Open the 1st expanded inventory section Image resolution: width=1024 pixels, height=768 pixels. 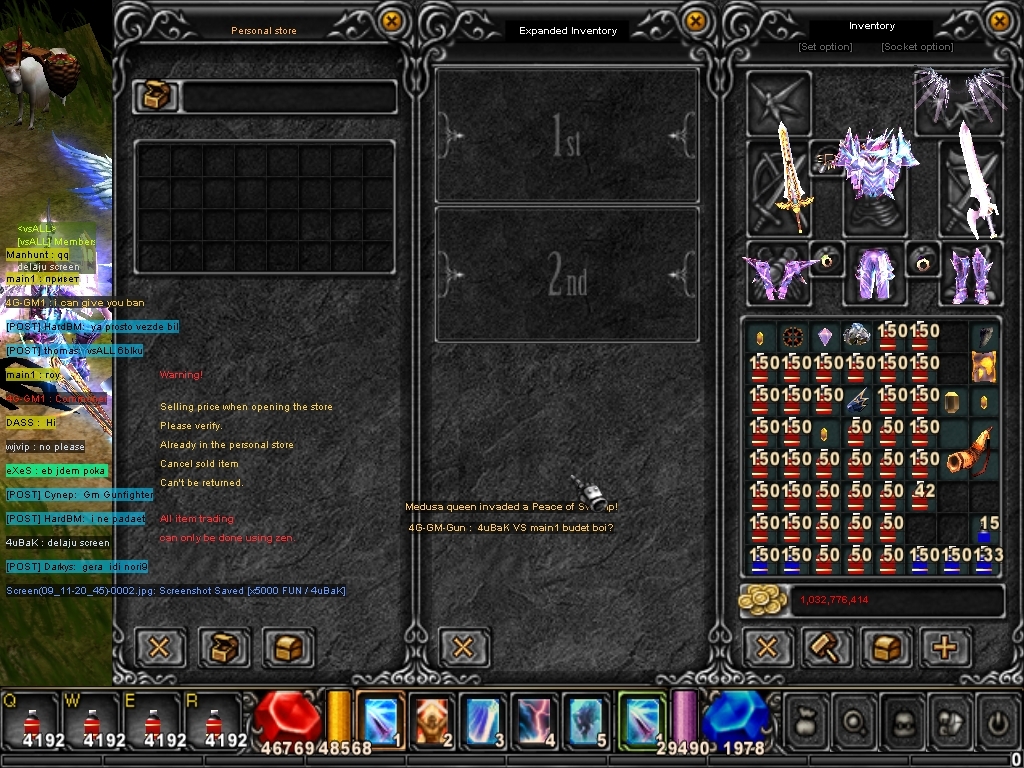[567, 137]
